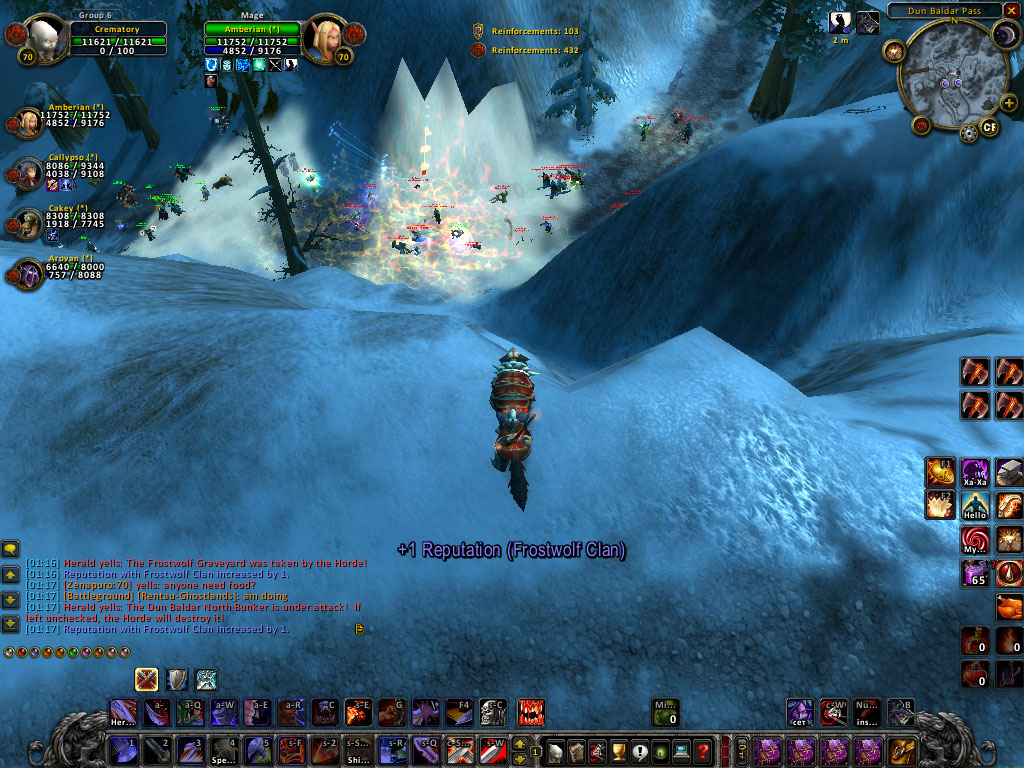
Task: Click the gear icon under the minimap
Action: pos(968,133)
